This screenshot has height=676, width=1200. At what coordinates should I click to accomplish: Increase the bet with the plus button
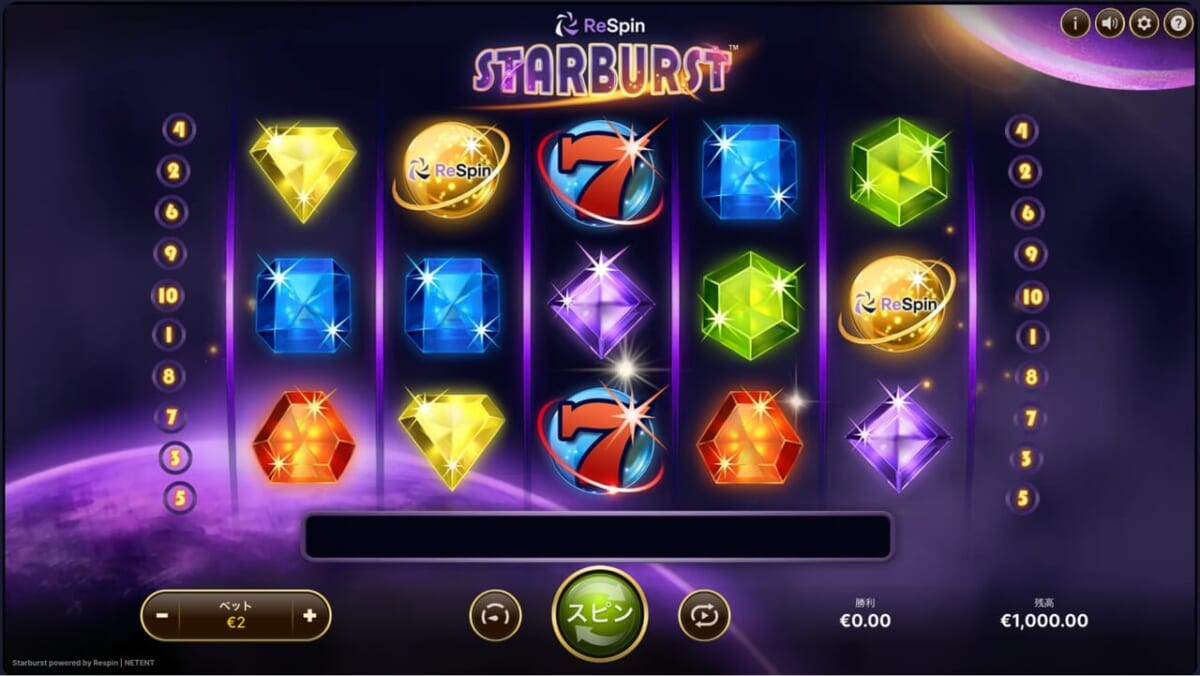point(309,616)
